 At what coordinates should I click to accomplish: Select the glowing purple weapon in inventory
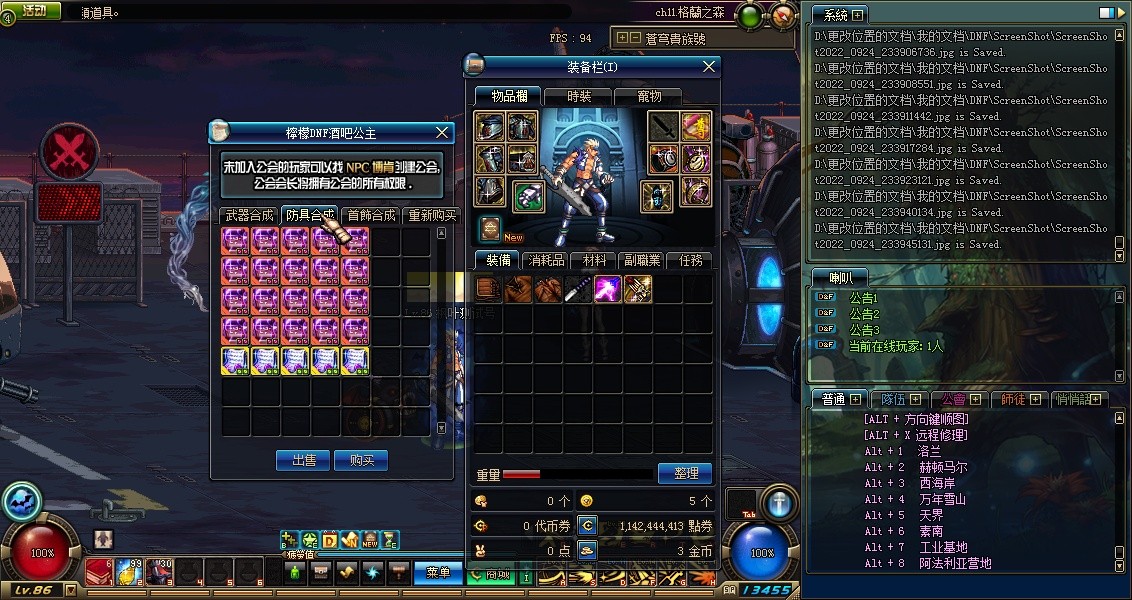click(608, 290)
